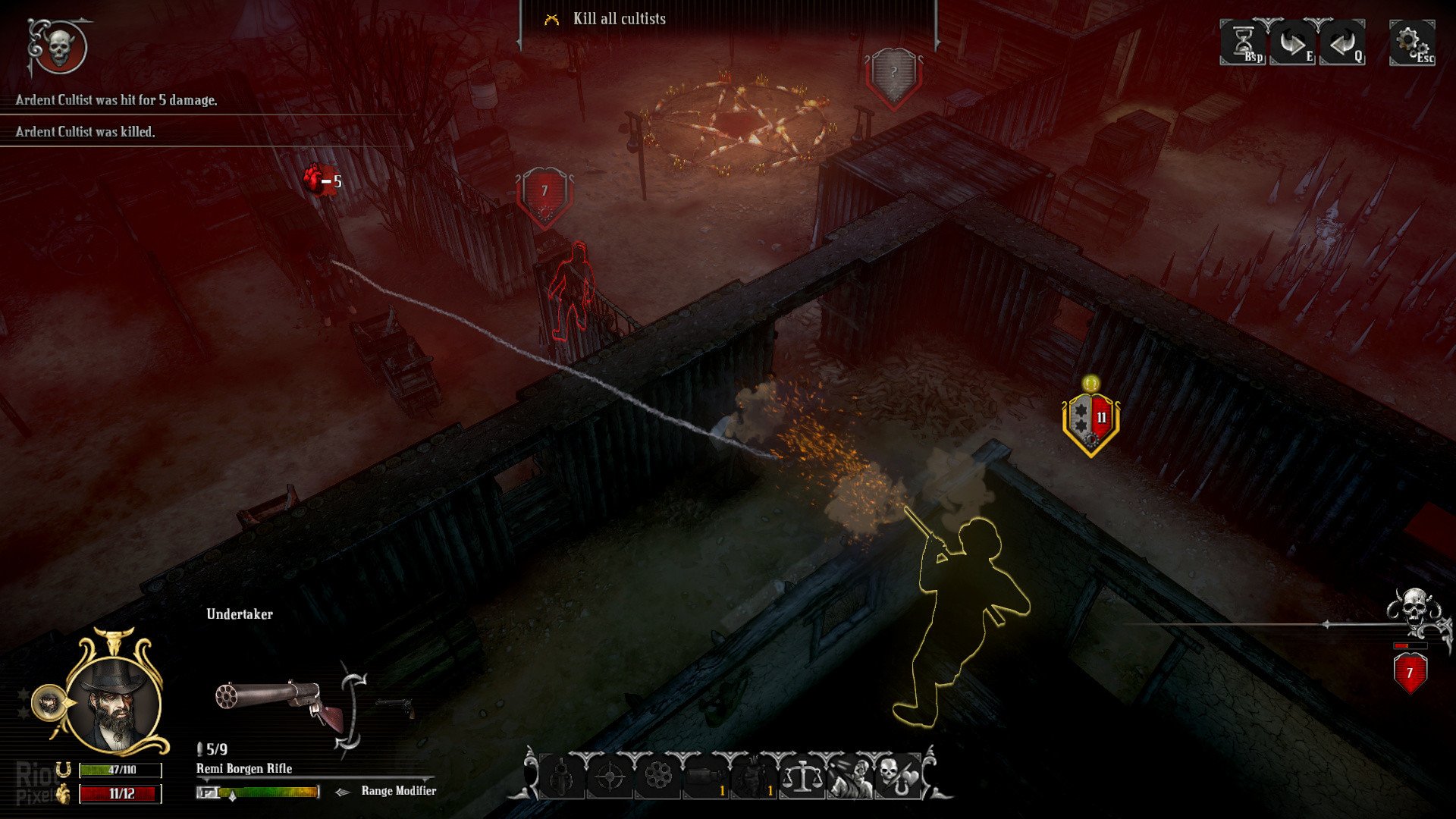The height and width of the screenshot is (819, 1456).
Task: Select the yellow shield marker showing 11
Action: pos(1091,421)
